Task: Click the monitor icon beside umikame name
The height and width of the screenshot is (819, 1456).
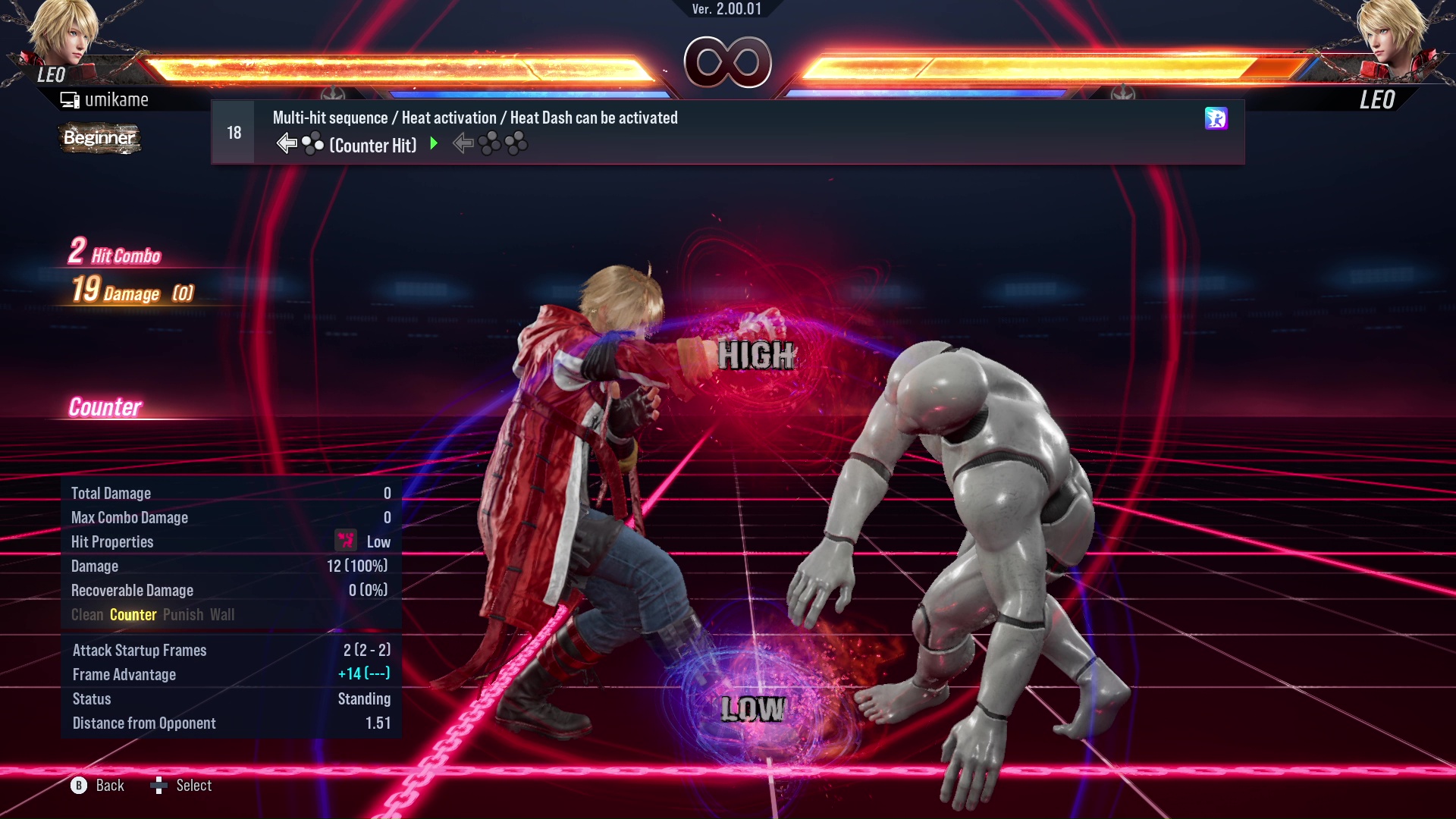Action: click(x=69, y=99)
